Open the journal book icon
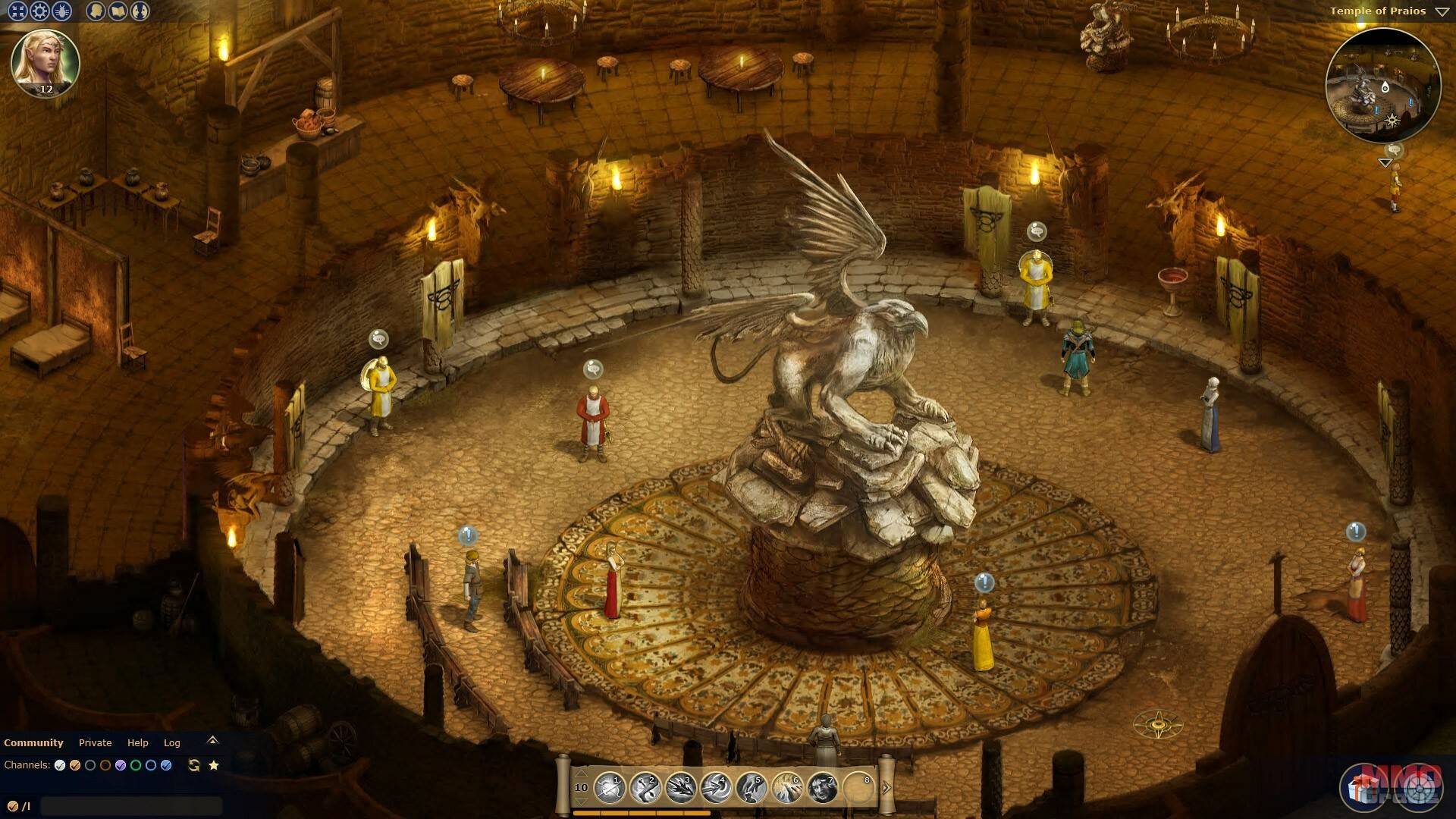The image size is (1456, 819). point(118,11)
